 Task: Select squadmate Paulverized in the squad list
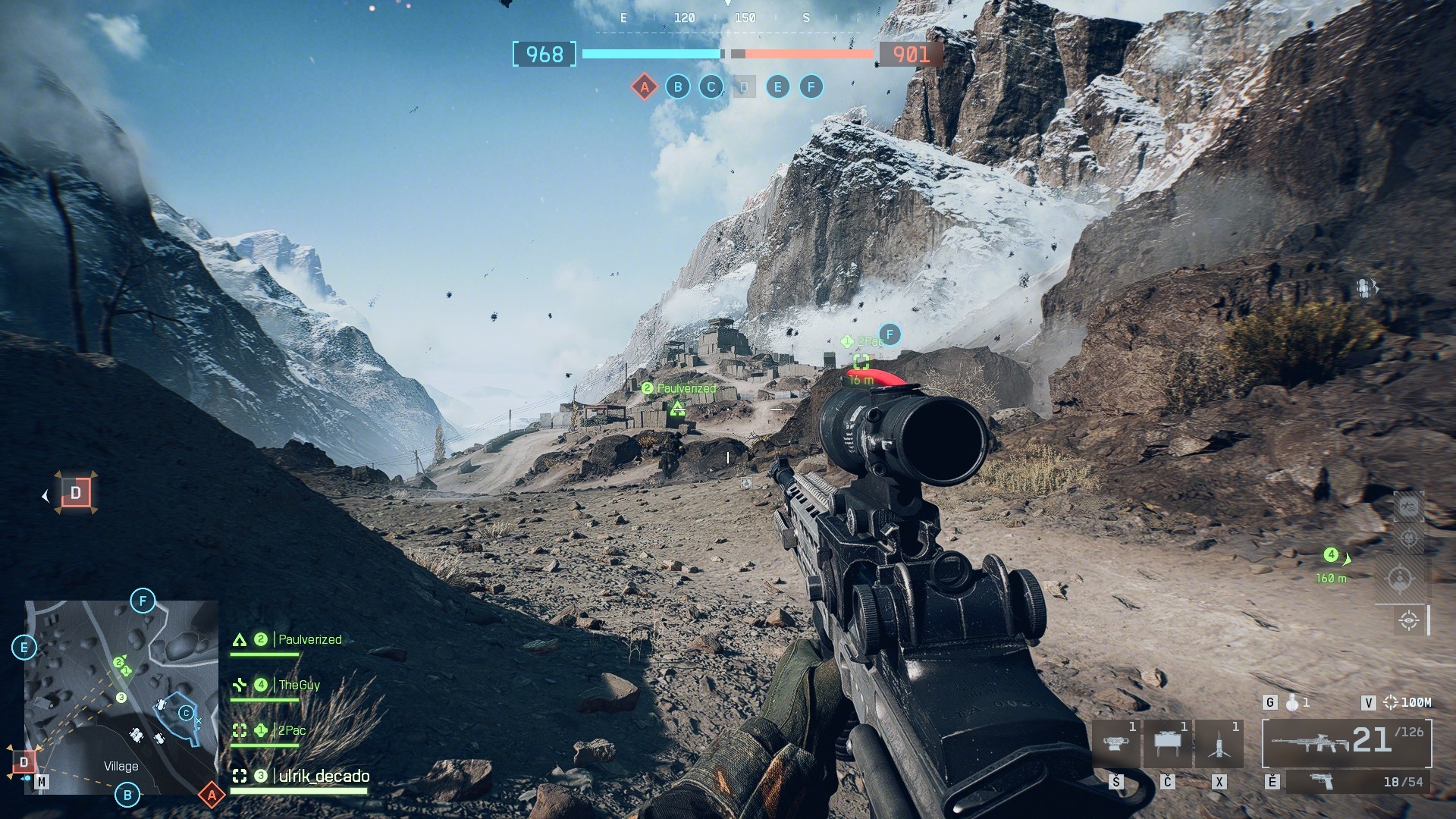pyautogui.click(x=309, y=640)
